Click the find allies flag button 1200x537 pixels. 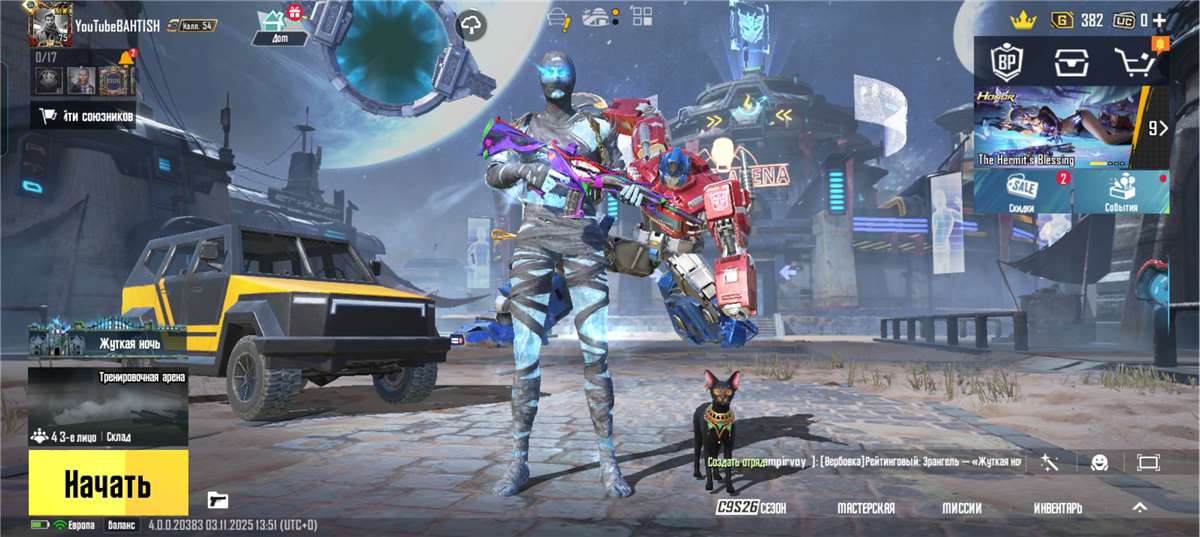[x=86, y=117]
